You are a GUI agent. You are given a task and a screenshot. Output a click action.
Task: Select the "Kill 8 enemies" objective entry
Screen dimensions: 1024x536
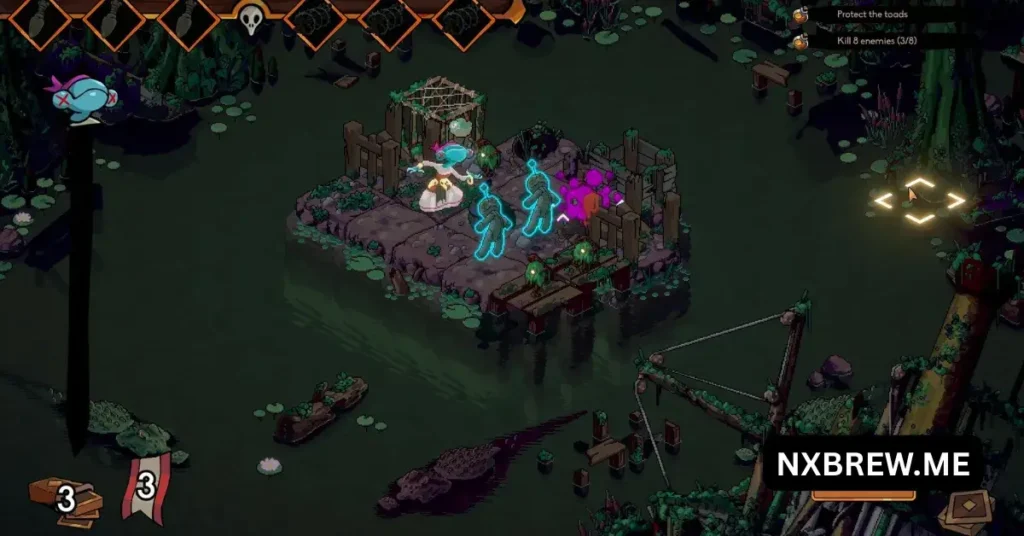(x=878, y=41)
